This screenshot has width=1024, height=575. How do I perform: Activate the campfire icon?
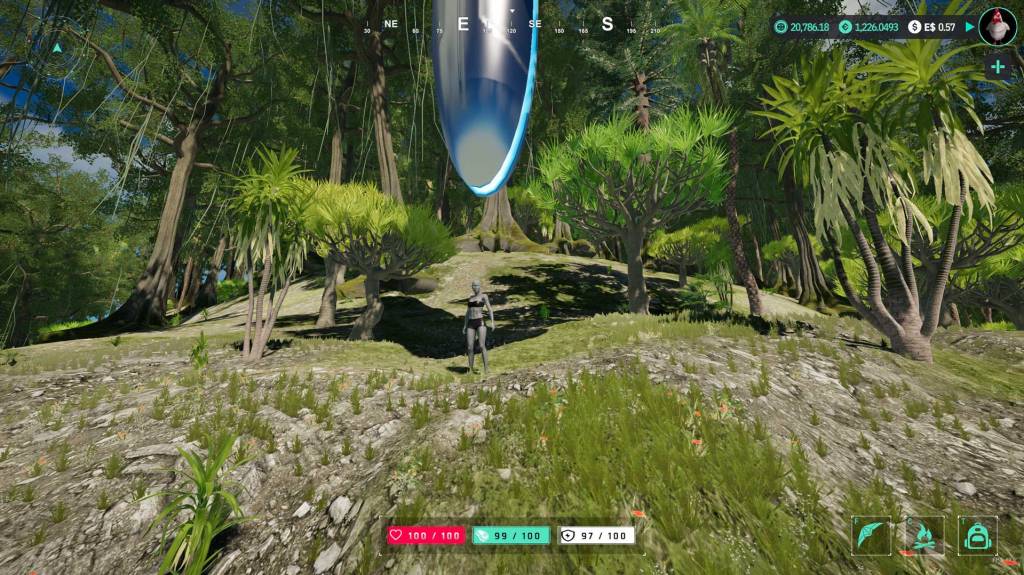point(924,535)
